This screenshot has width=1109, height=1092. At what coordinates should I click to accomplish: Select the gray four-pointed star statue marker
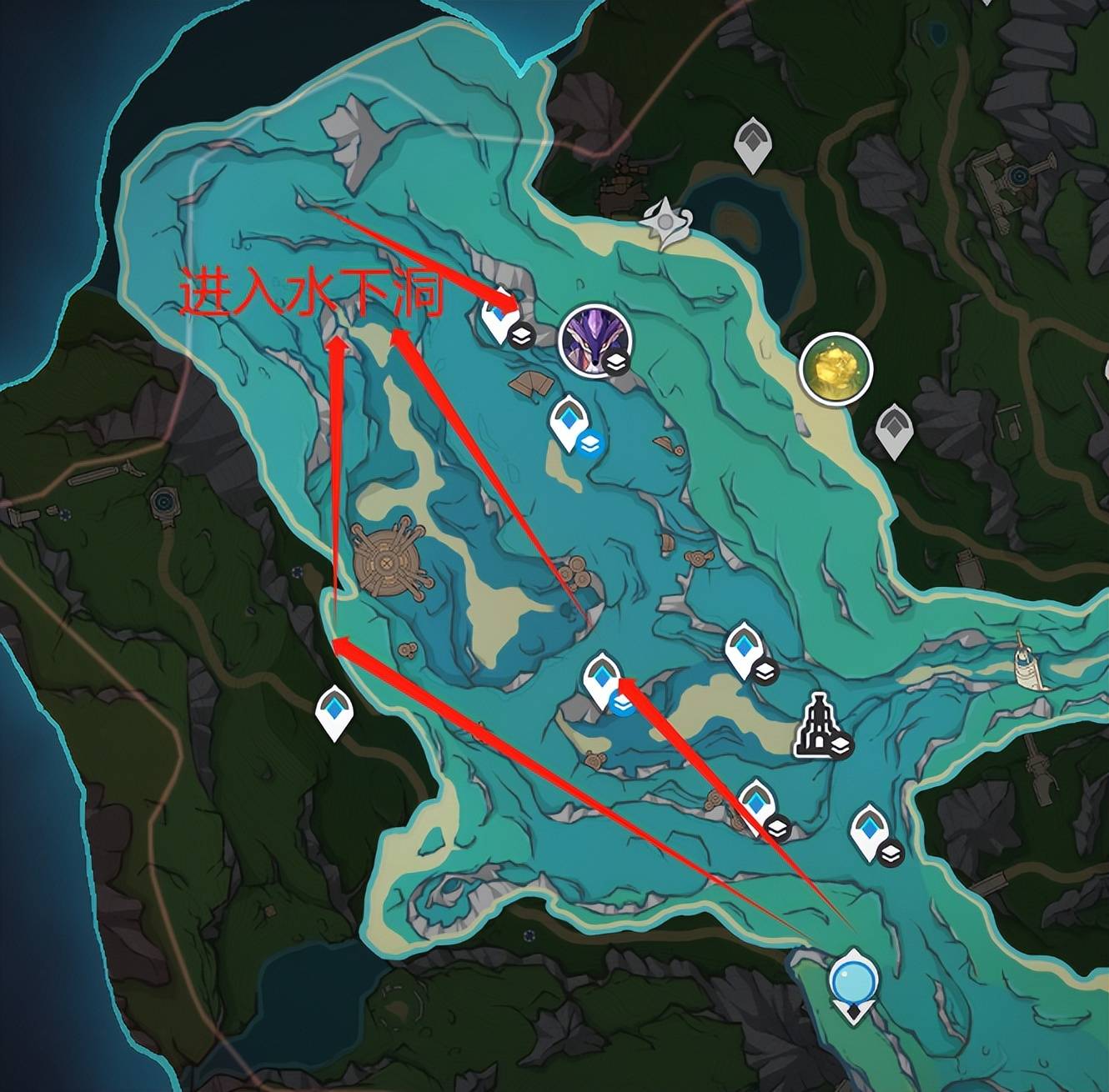(x=667, y=223)
